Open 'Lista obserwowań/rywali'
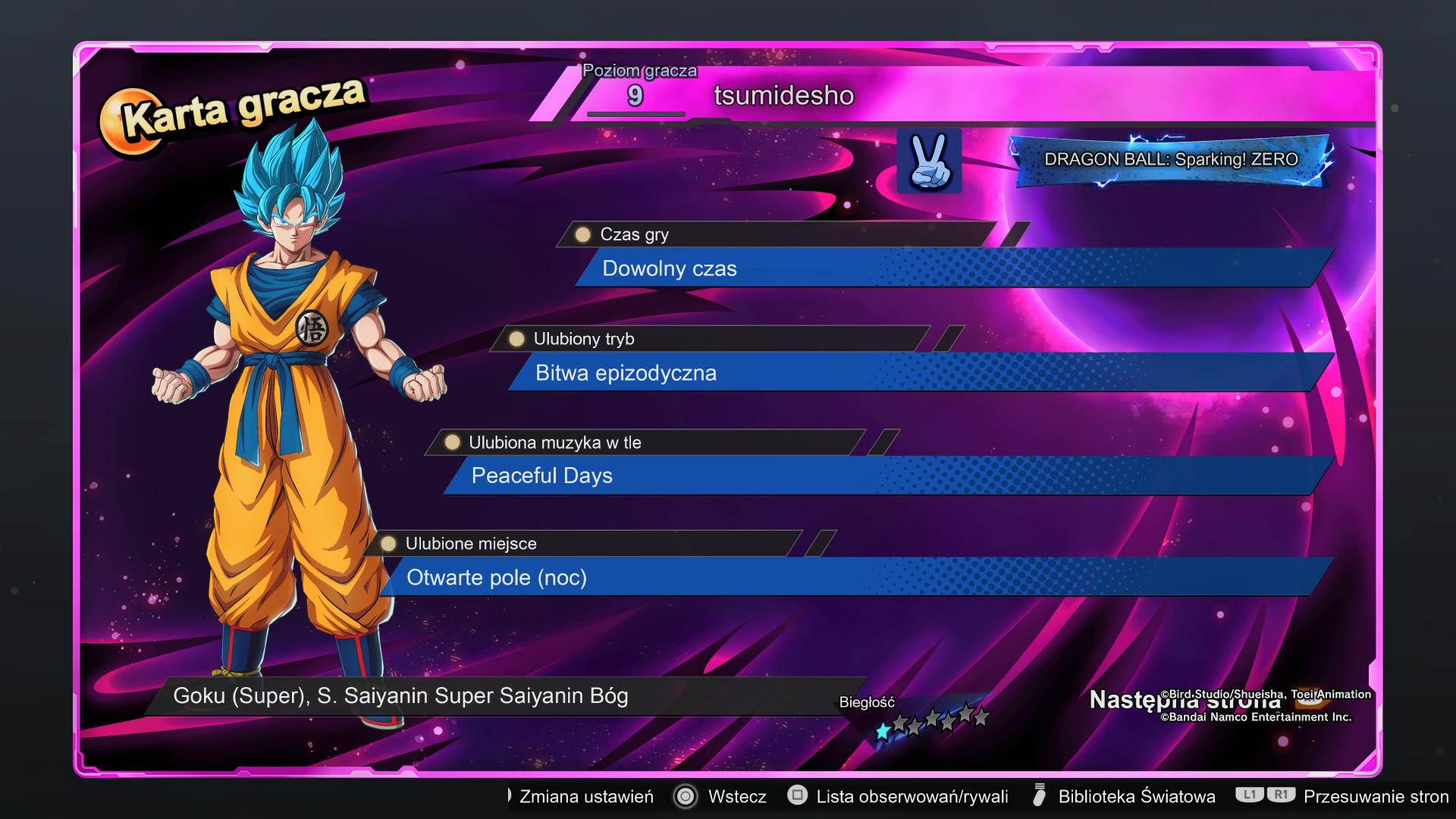The height and width of the screenshot is (819, 1456). tap(912, 796)
